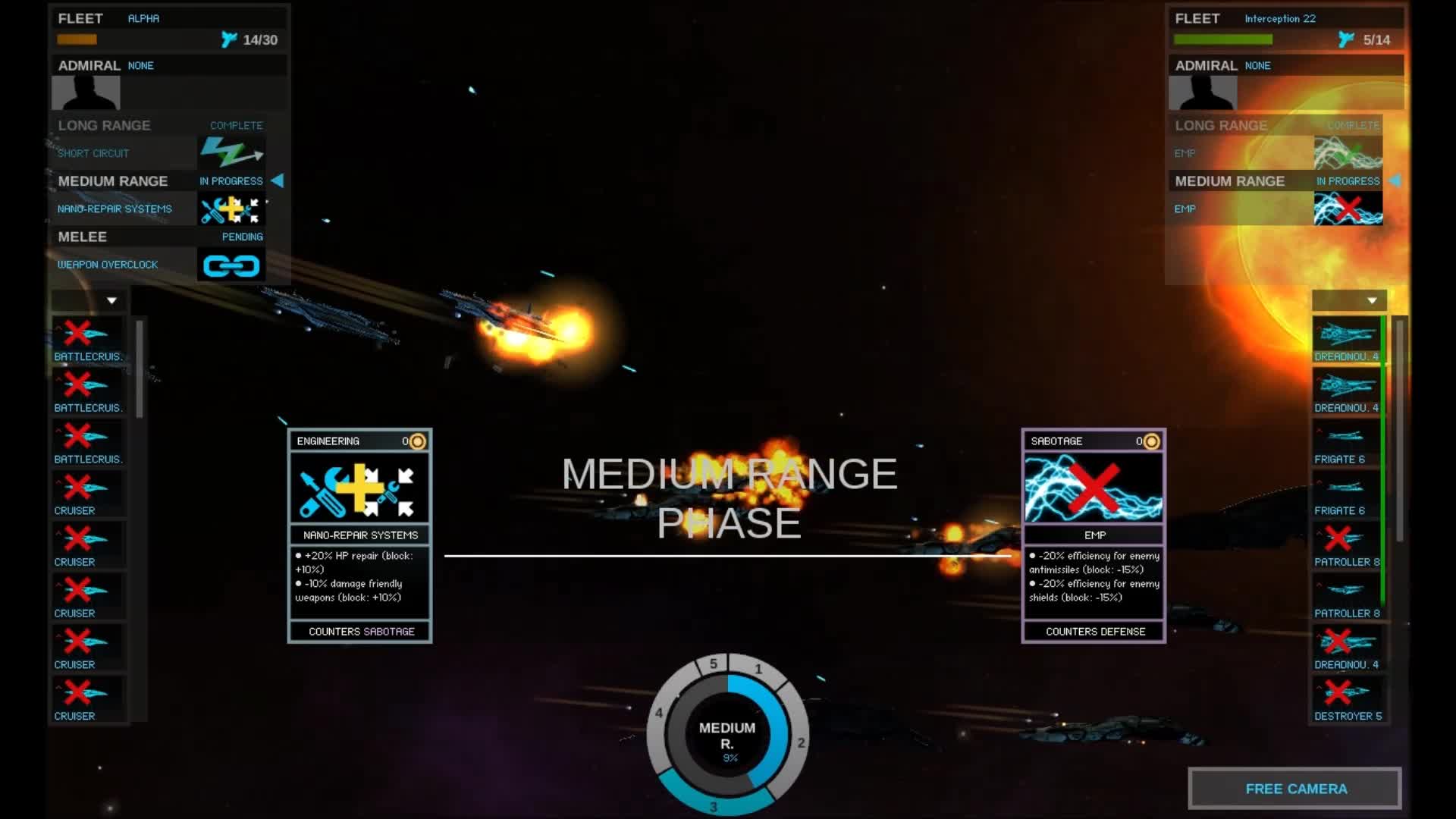Click the Nano-Repair Systems wrench icon

231,209
